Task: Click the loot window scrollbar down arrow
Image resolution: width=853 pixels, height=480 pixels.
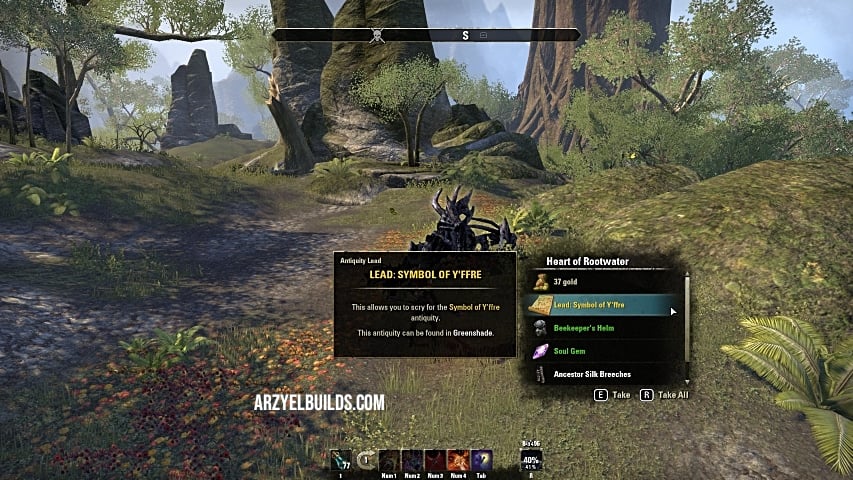Action: tap(687, 381)
